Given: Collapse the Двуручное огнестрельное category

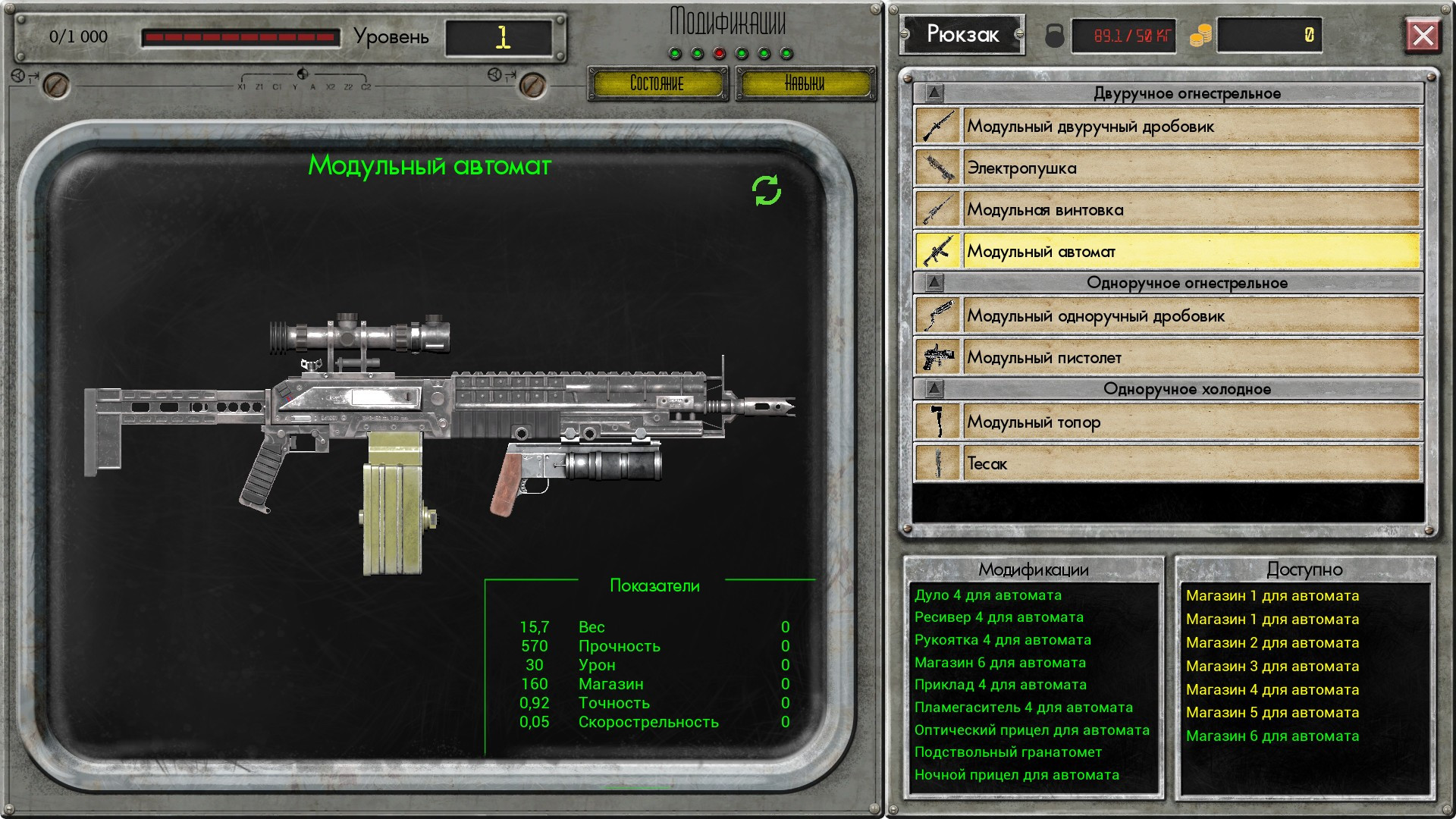Looking at the screenshot, I should click(x=934, y=93).
